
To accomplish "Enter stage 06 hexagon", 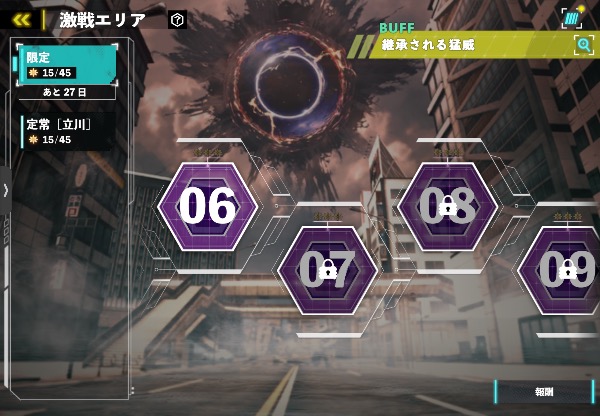I will (x=208, y=206).
